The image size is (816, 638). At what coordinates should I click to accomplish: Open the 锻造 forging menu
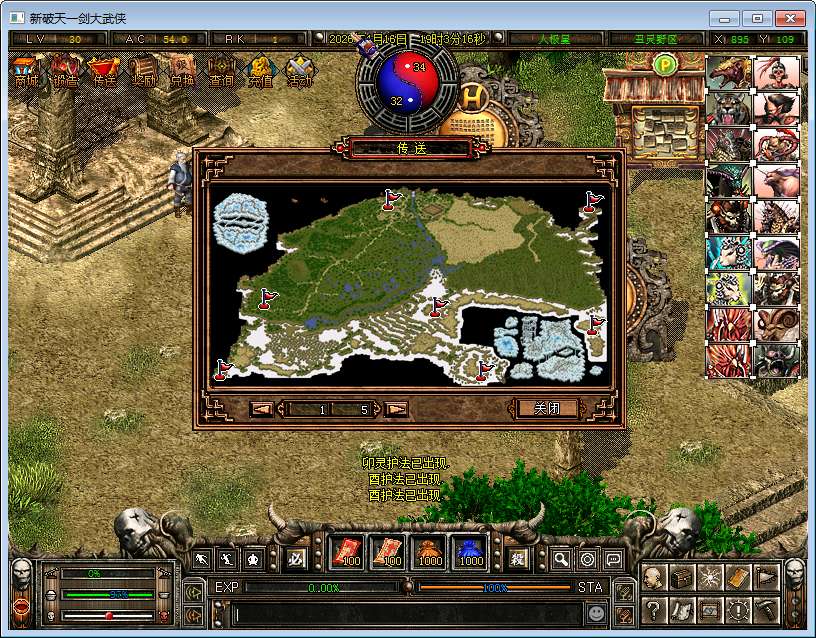[x=65, y=73]
